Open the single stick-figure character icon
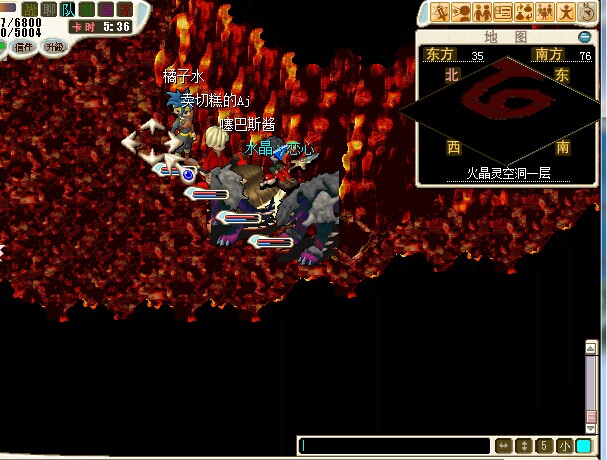Image resolution: width=607 pixels, height=460 pixels. pos(566,12)
